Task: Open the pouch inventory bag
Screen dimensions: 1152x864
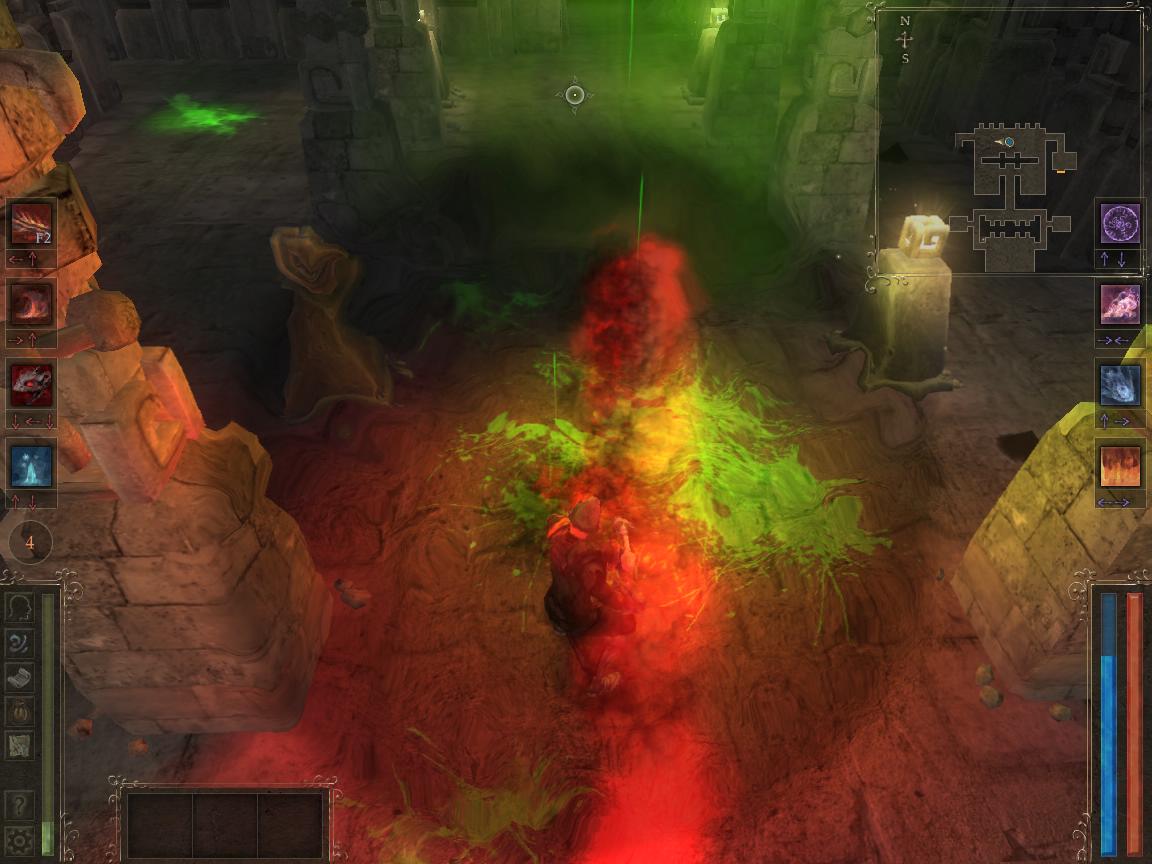Action: [19, 711]
